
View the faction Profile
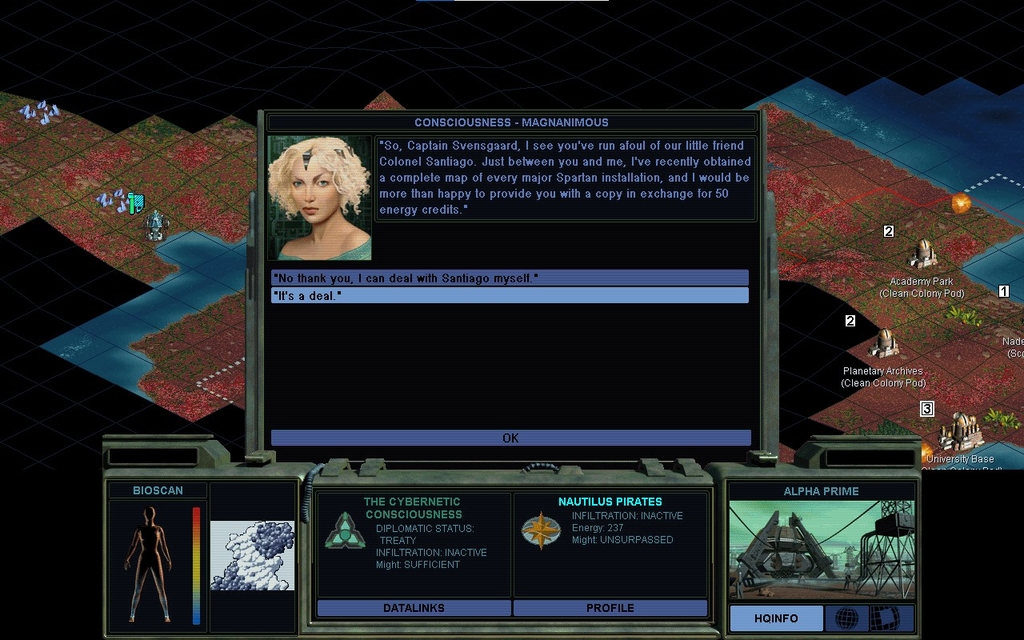click(x=610, y=608)
